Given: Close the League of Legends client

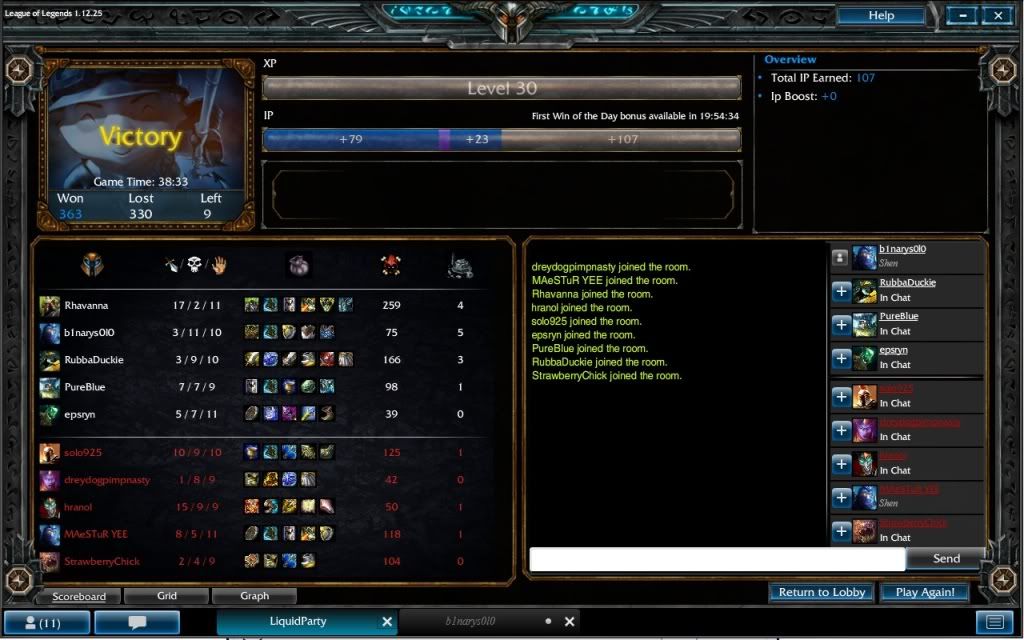Looking at the screenshot, I should pyautogui.click(x=998, y=16).
